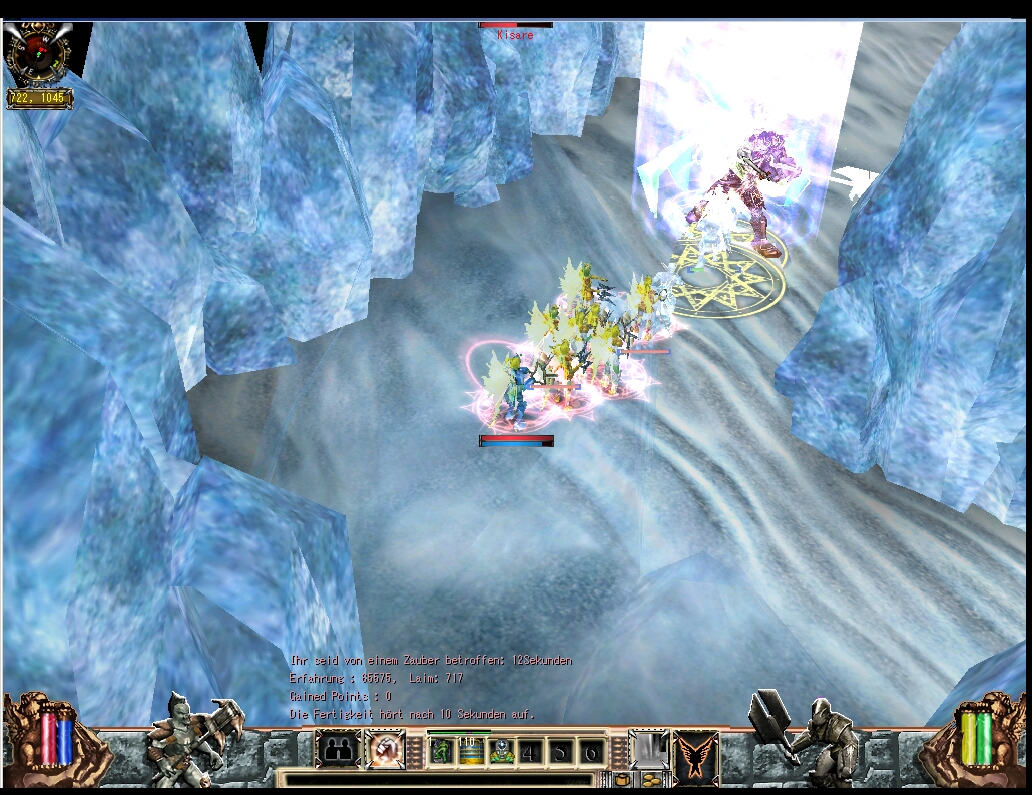Open the inventory bag button
The height and width of the screenshot is (795, 1032).
pyautogui.click(x=621, y=779)
